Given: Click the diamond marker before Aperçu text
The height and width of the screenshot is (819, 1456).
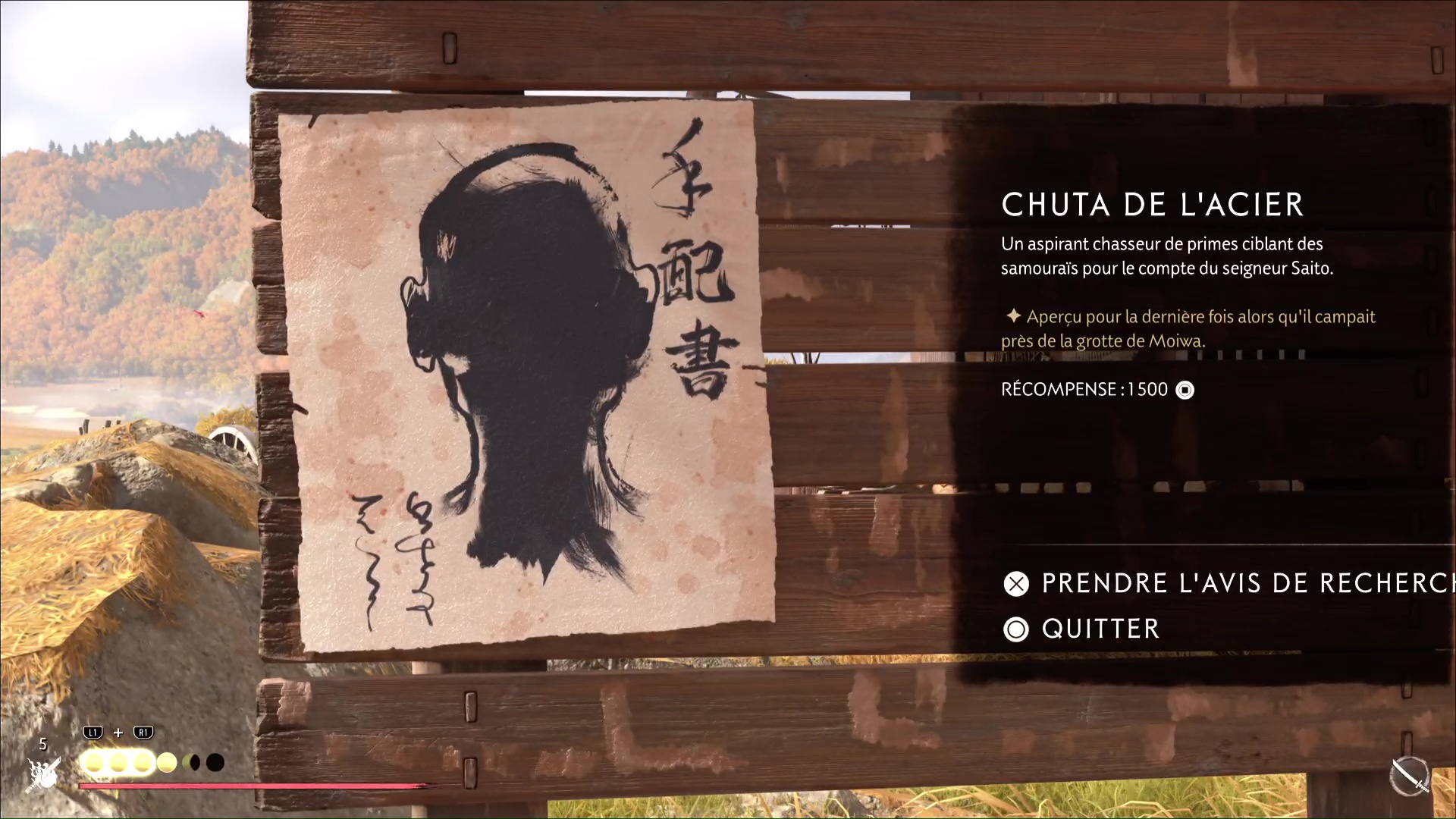Looking at the screenshot, I should [x=1015, y=317].
